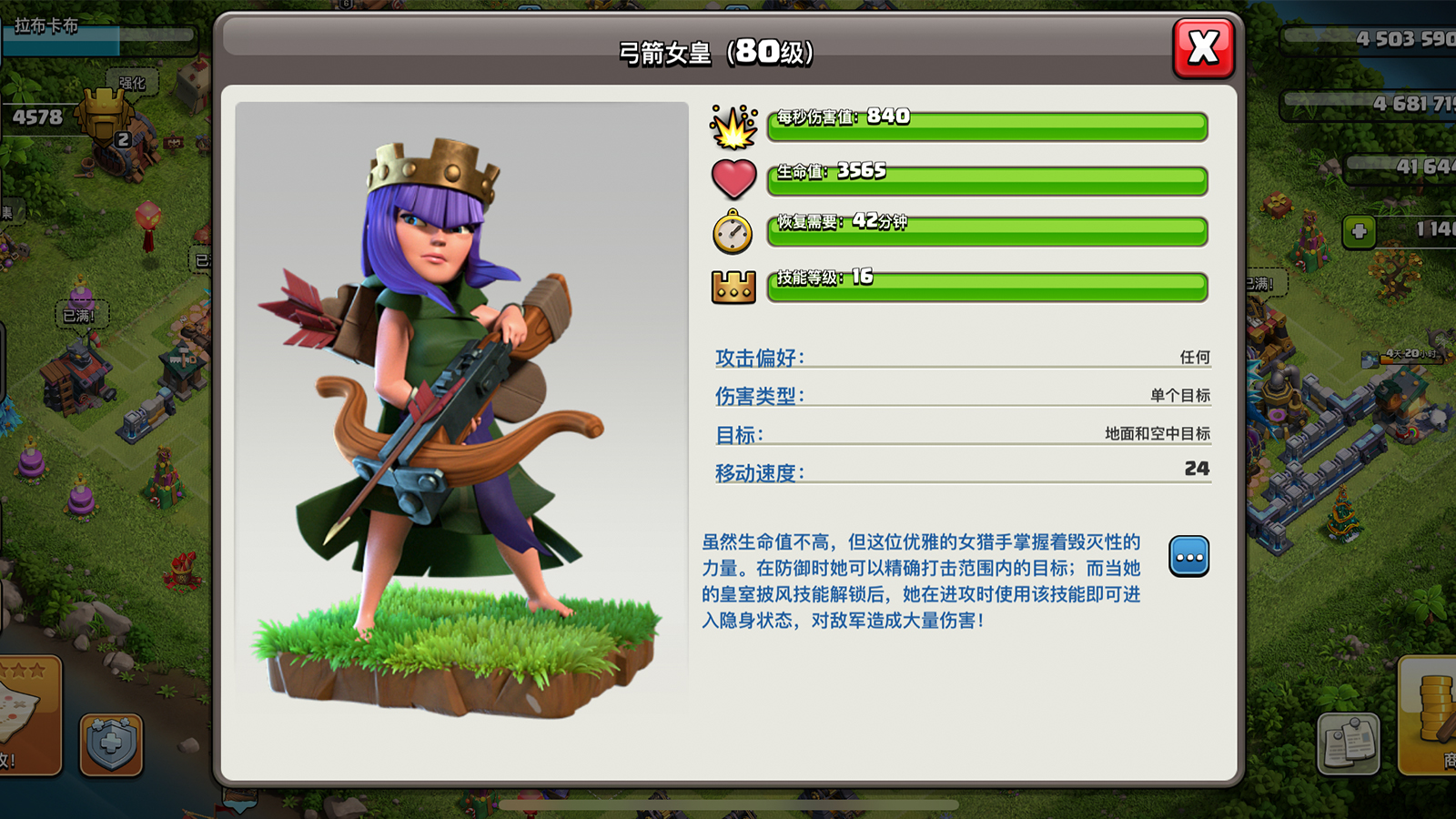Tap the shield icon button
This screenshot has height=819, width=1456.
[x=111, y=744]
